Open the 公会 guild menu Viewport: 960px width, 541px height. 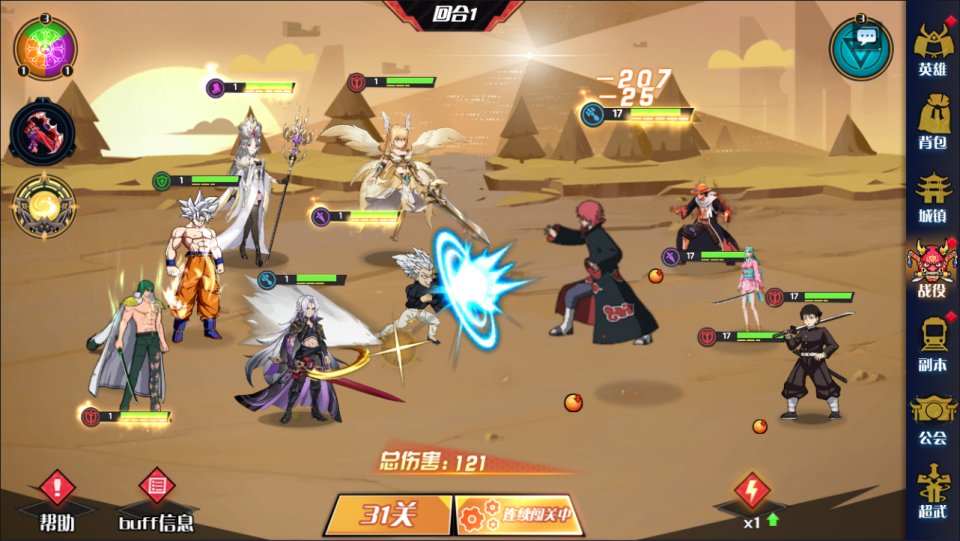pyautogui.click(x=932, y=418)
